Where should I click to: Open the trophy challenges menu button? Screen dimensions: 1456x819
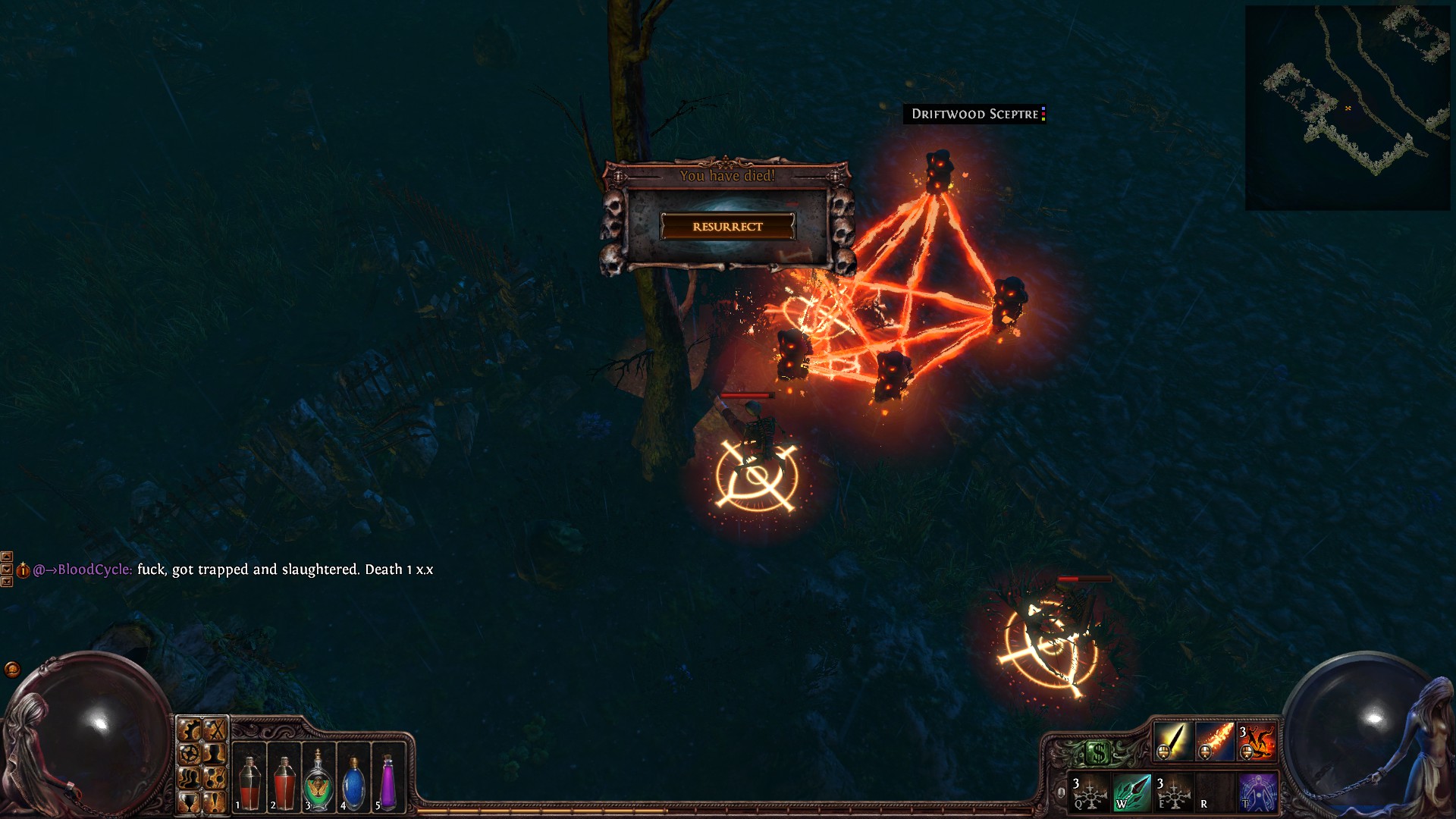[189, 801]
